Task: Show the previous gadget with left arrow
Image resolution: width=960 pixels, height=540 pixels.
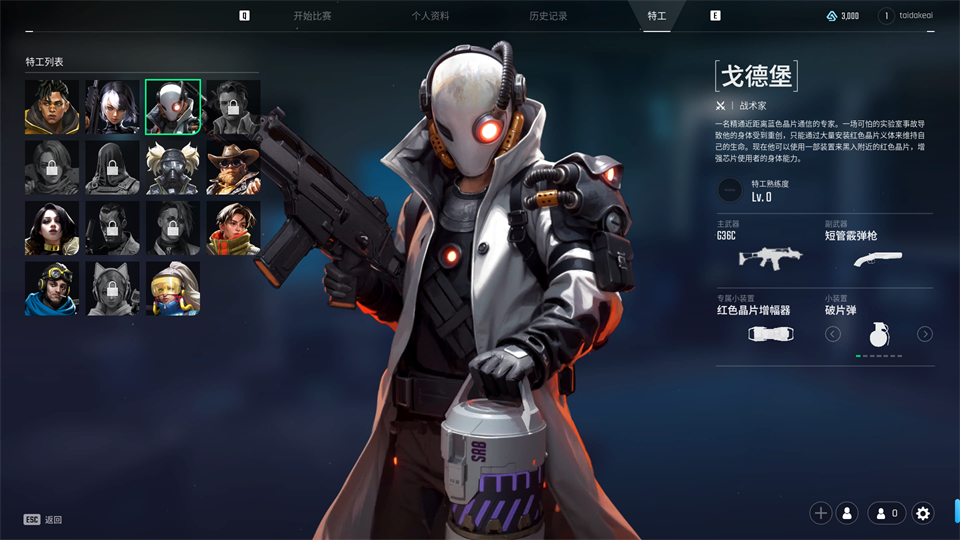Action: click(833, 334)
